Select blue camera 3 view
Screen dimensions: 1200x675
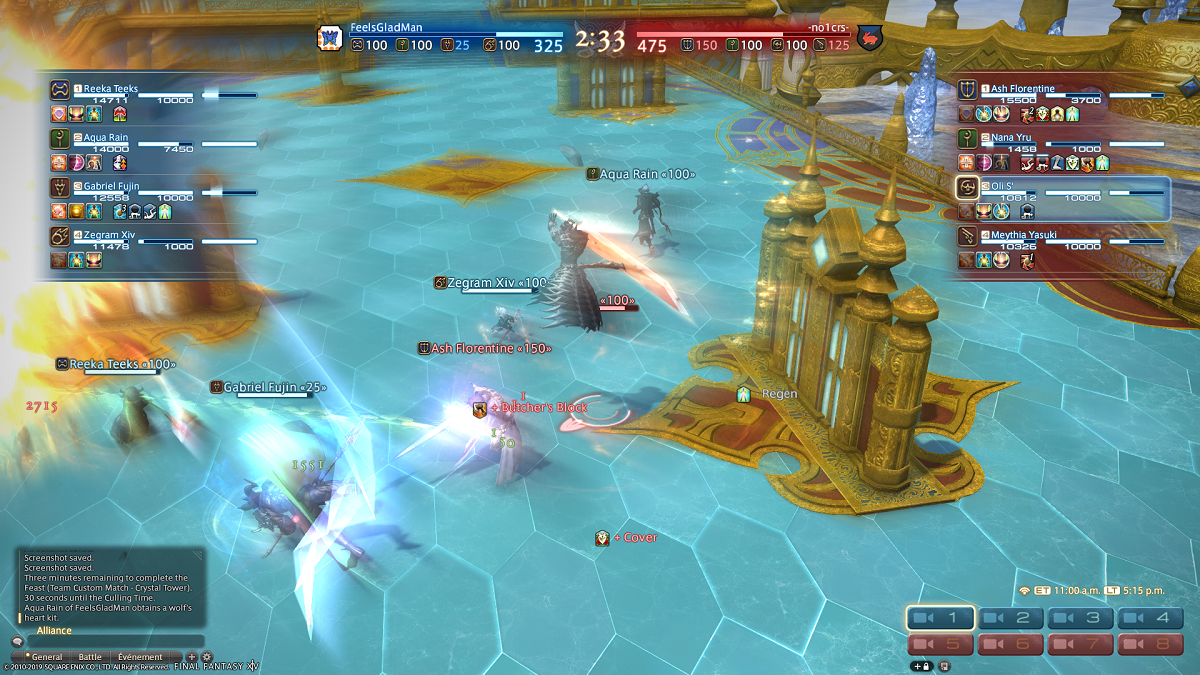click(1081, 618)
